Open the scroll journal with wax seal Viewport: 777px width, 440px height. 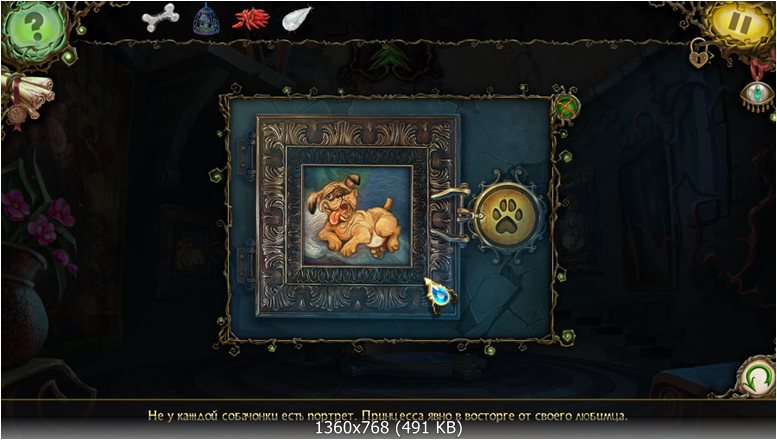(18, 97)
